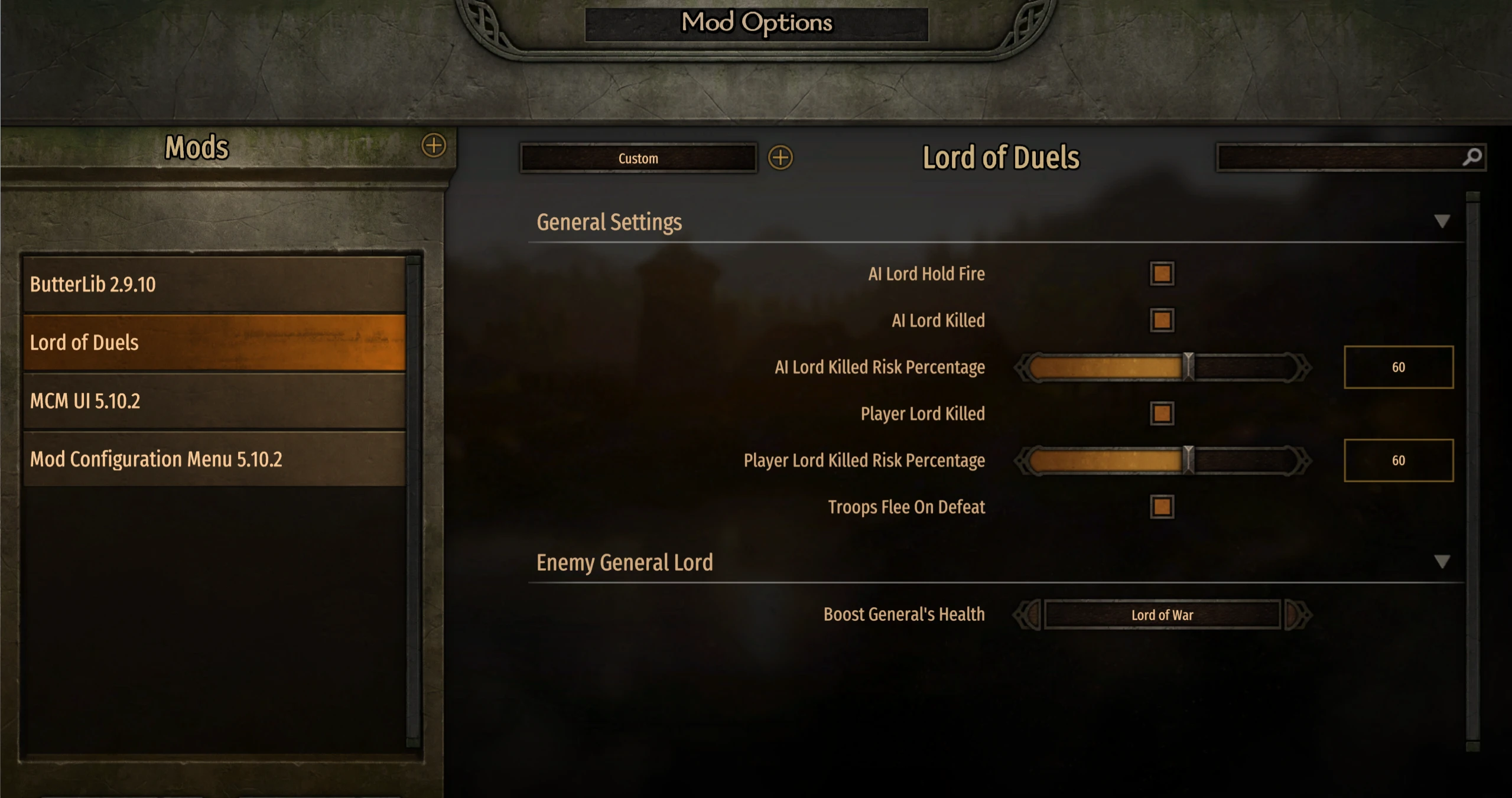Collapse the General Settings section
1512x798 pixels.
[1442, 222]
